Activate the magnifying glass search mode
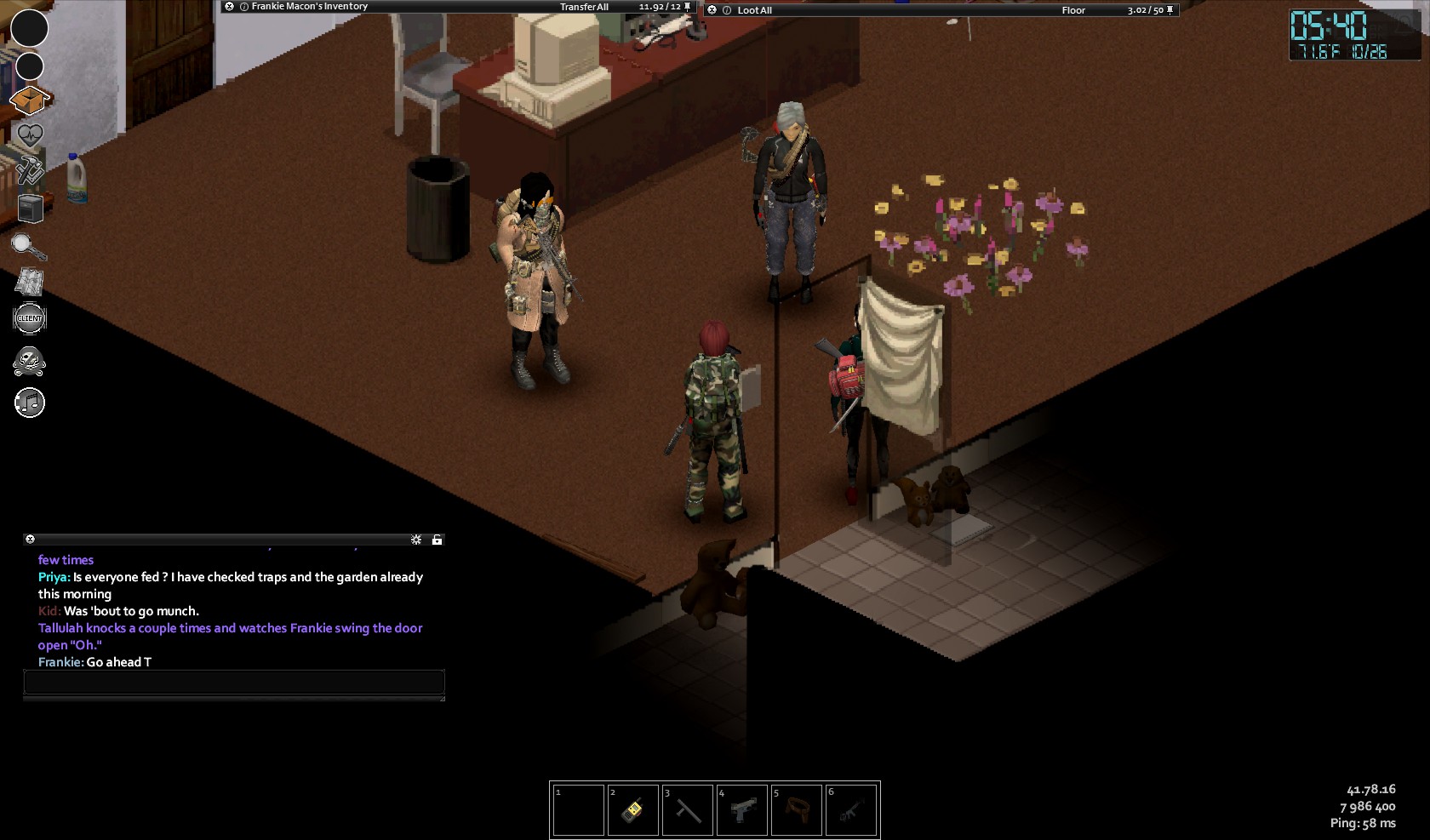 tap(28, 246)
